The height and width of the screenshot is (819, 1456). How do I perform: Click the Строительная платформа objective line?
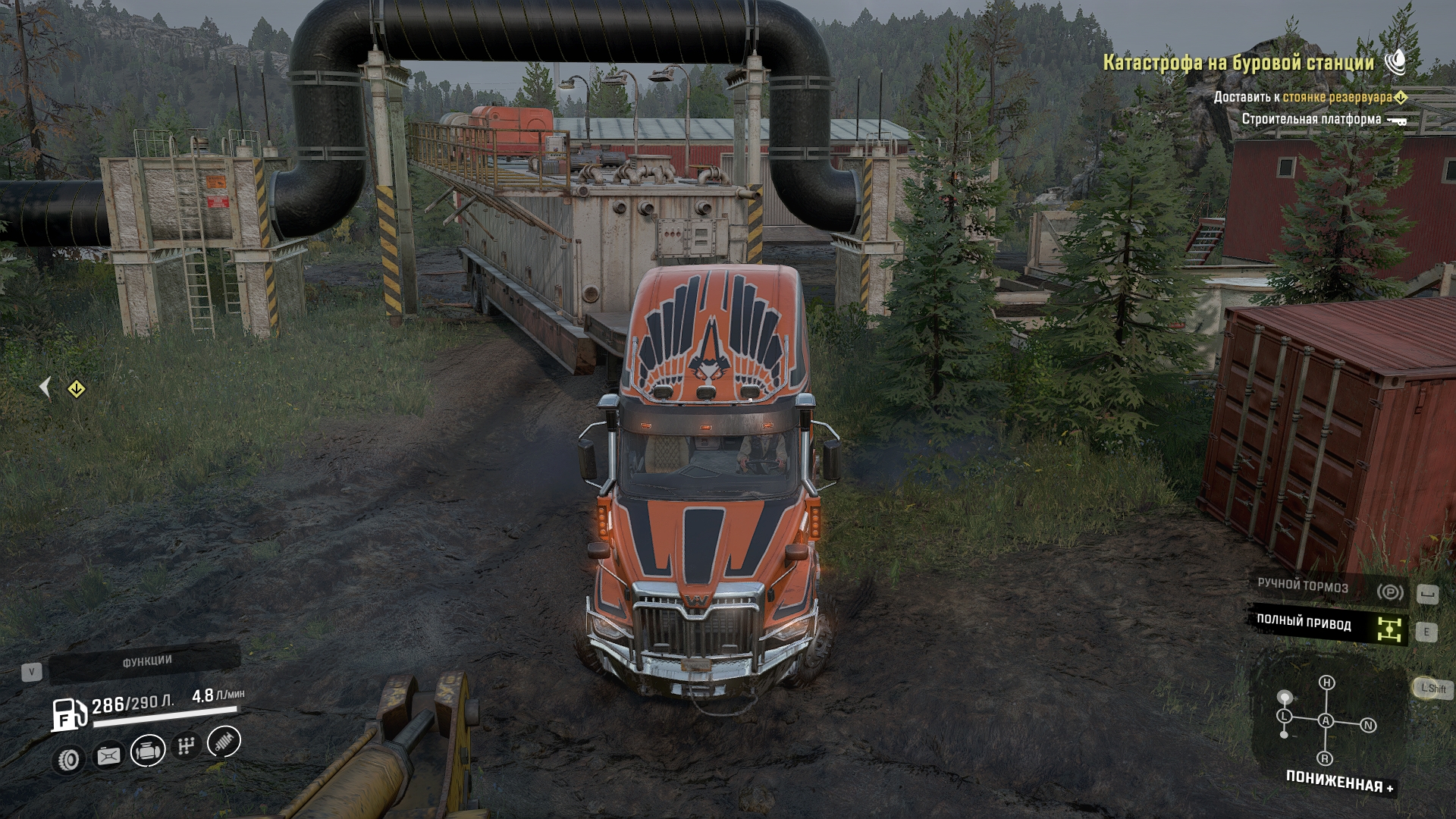pos(1310,119)
